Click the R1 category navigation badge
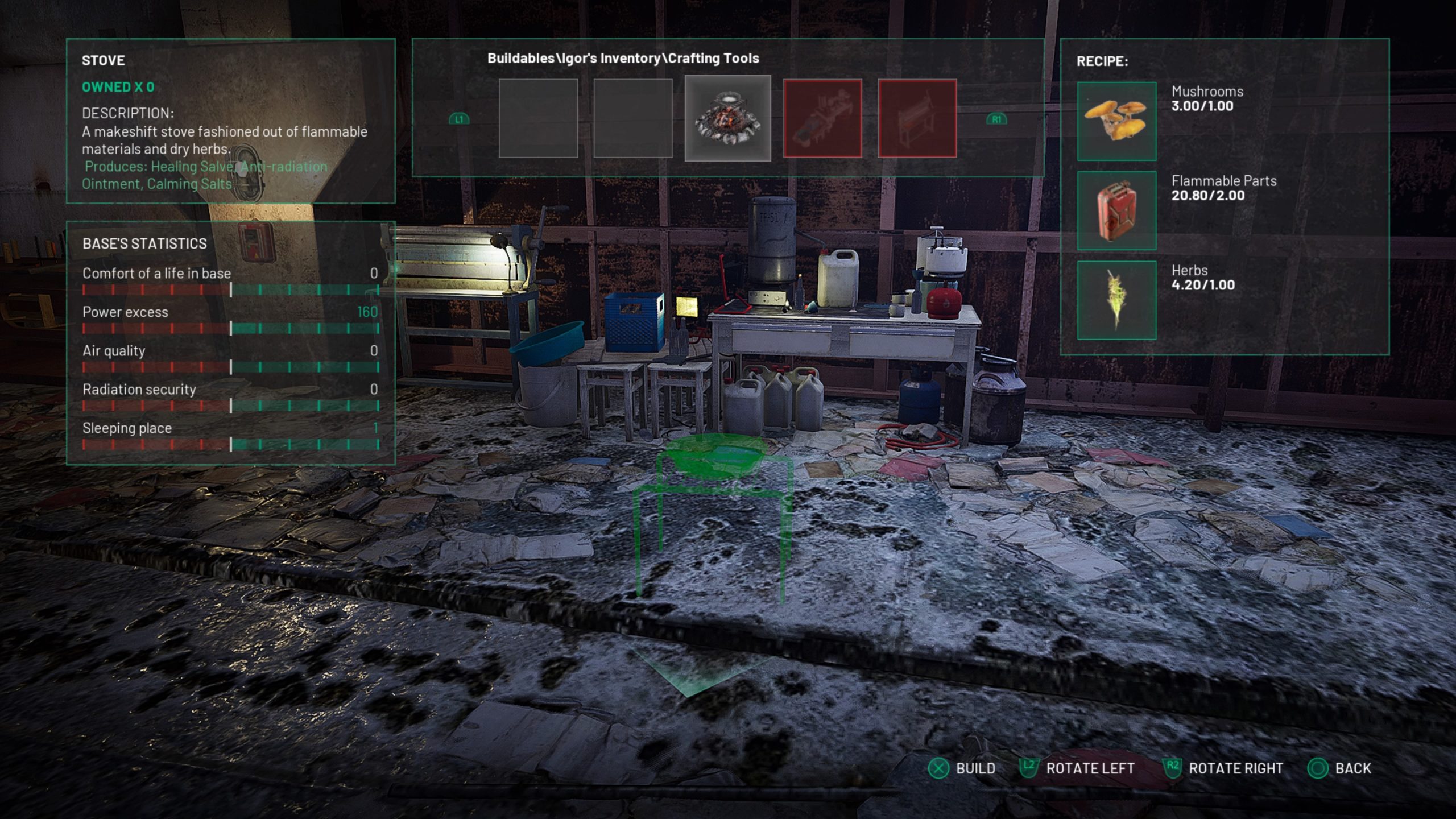The image size is (1456, 819). [x=997, y=120]
